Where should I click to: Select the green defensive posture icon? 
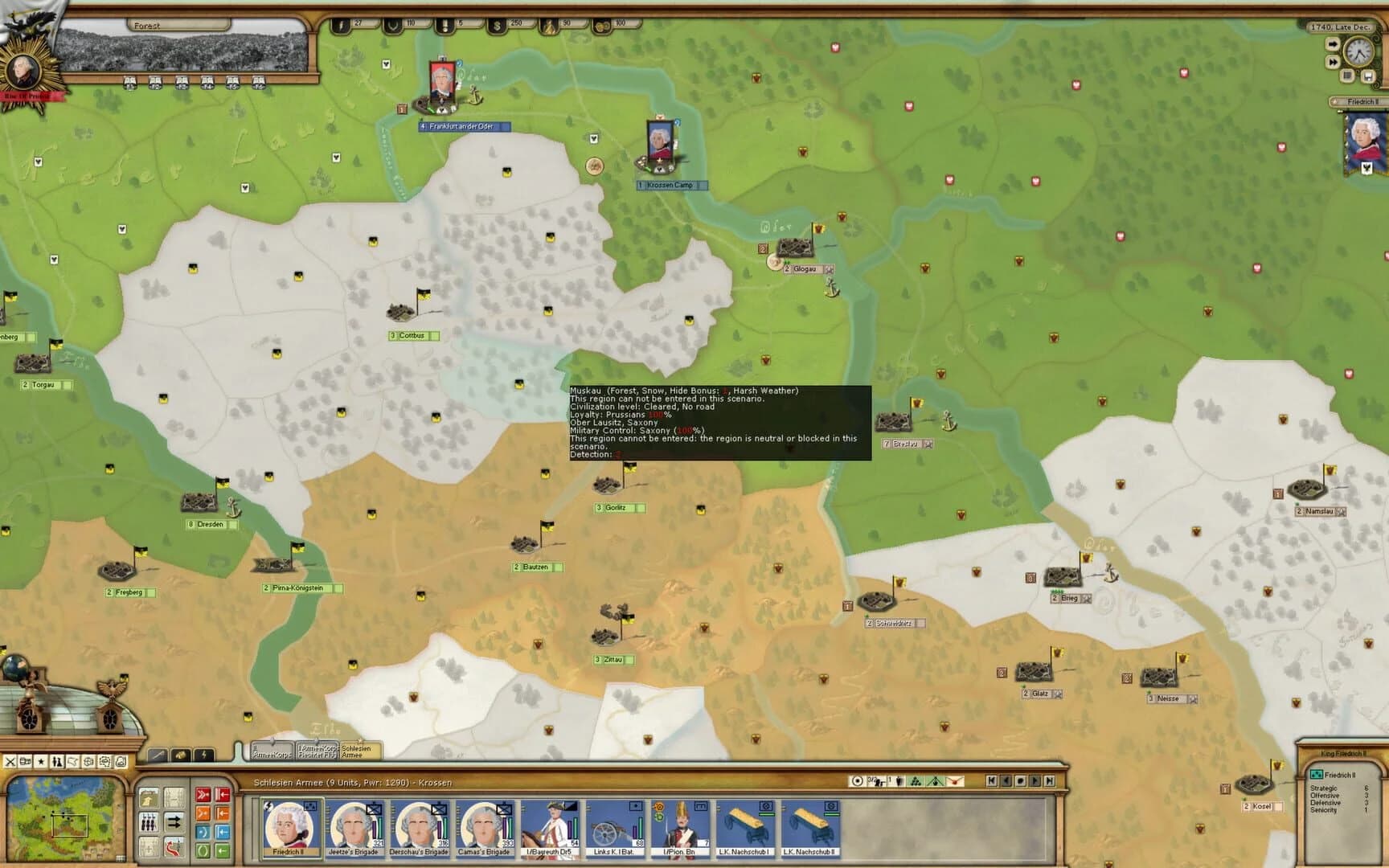click(203, 850)
